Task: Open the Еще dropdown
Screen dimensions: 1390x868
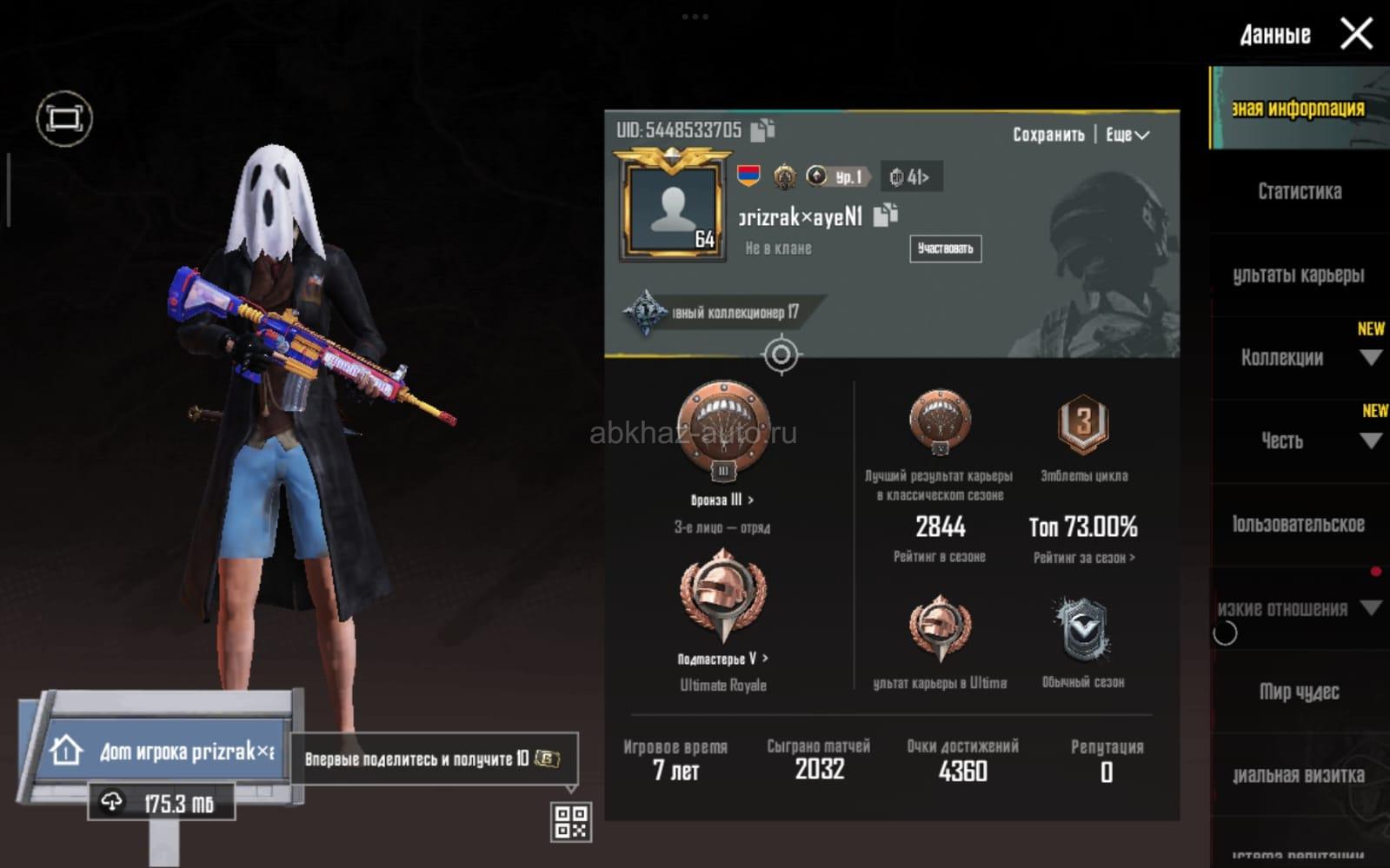Action: coord(1127,135)
